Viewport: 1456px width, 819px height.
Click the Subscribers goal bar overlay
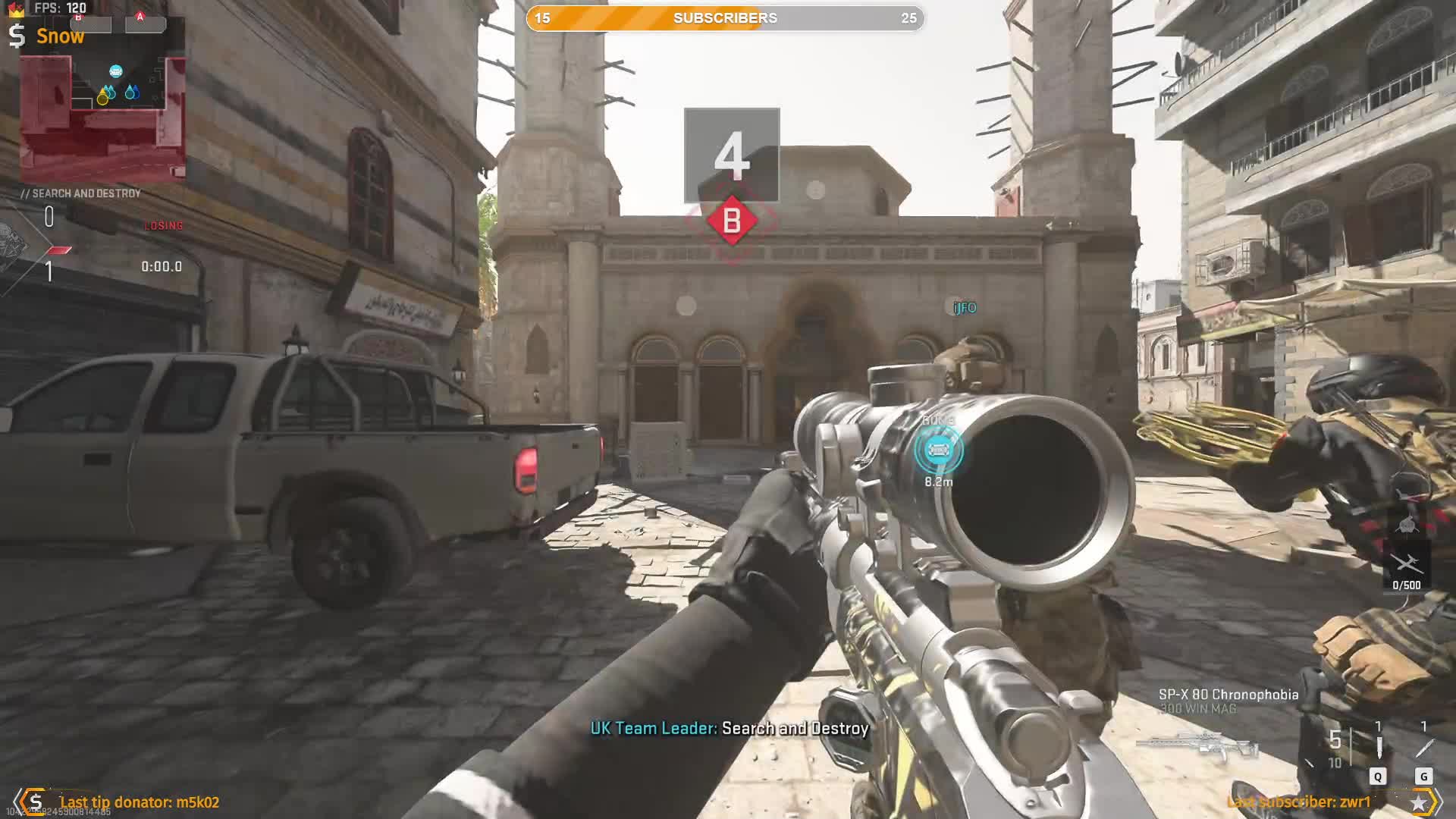coord(725,18)
